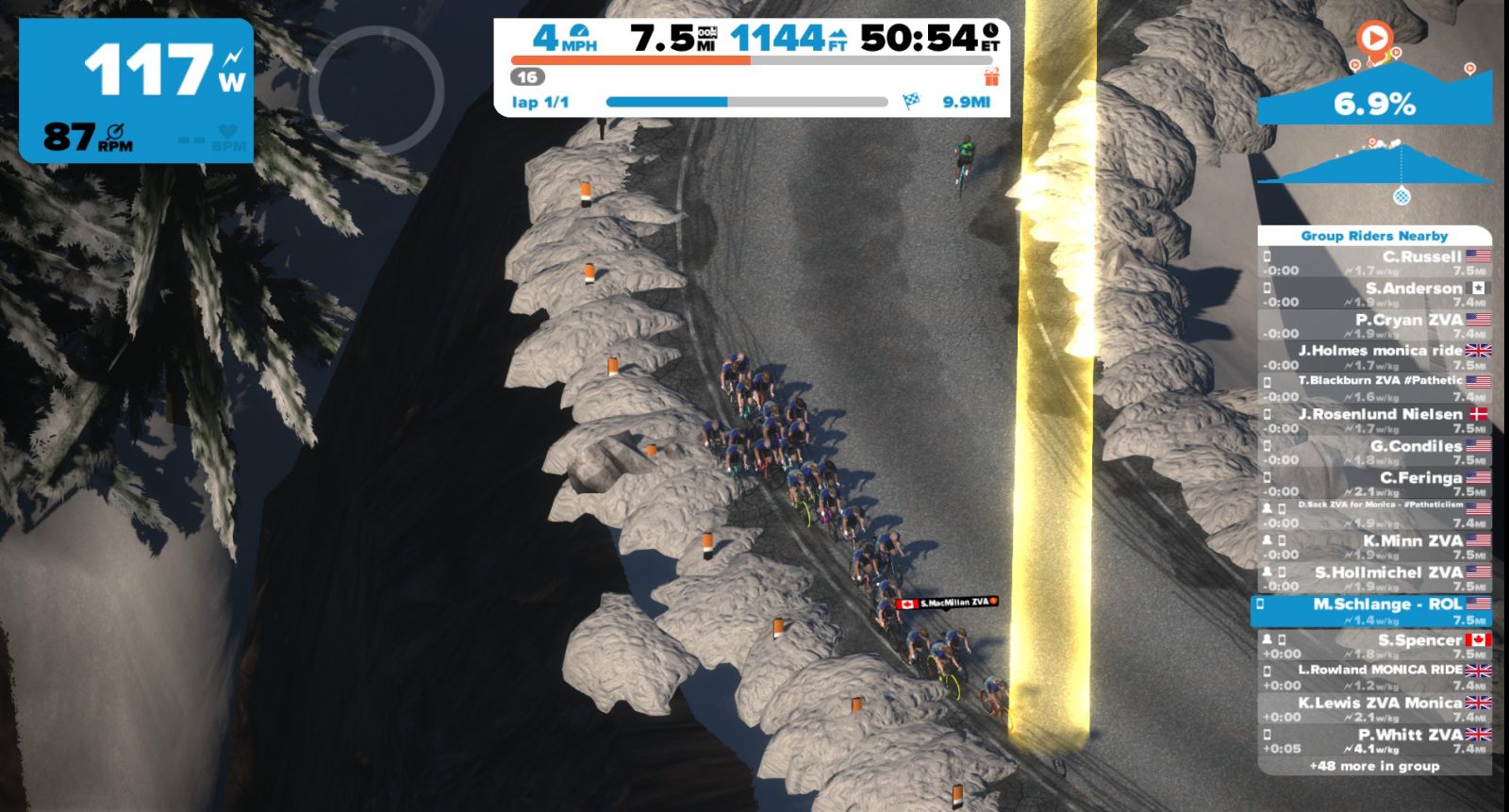Choose L.Rowland MONICA RIDE row
The width and height of the screenshot is (1509, 812).
[1375, 676]
